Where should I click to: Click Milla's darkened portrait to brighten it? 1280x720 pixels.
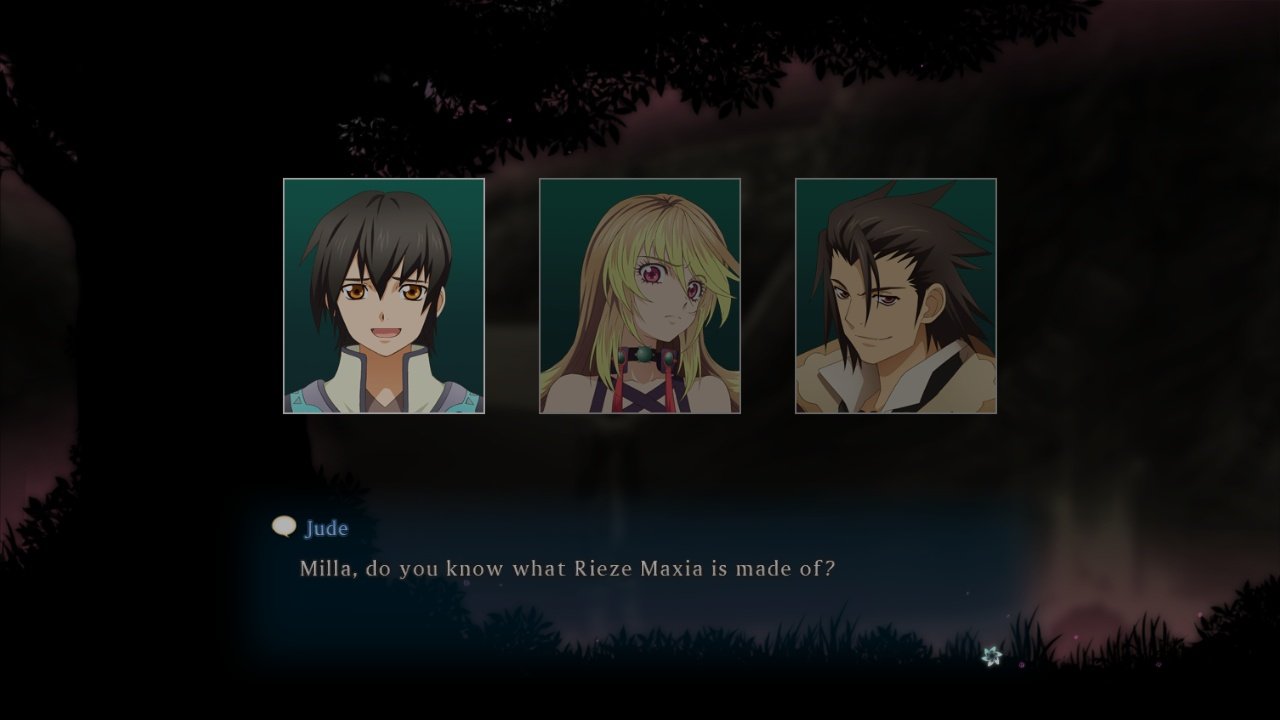pos(639,297)
